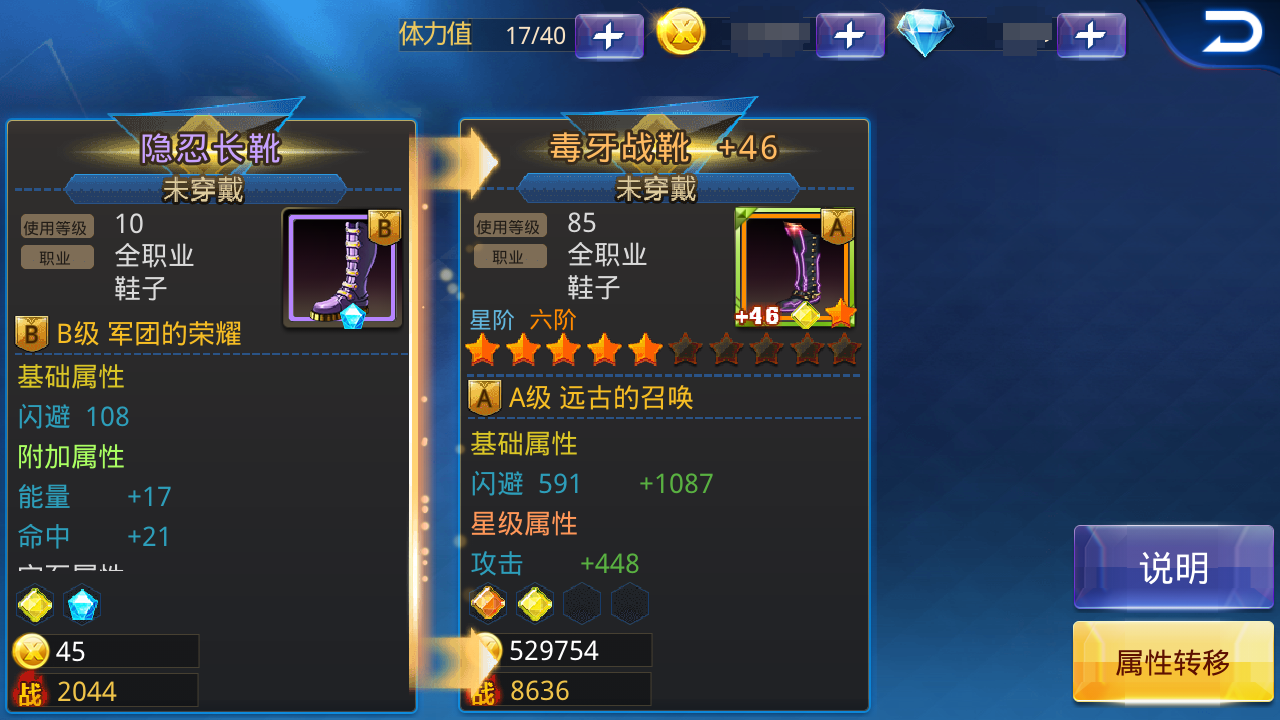Tap the + button next to stamina bar
Viewport: 1280px width, 720px height.
[609, 34]
